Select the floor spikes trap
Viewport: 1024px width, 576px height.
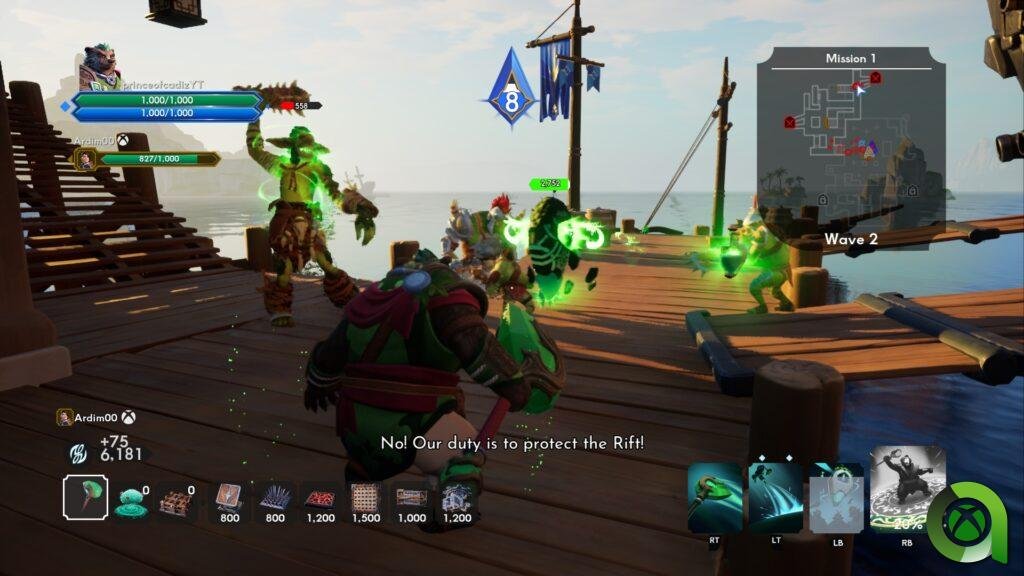pyautogui.click(x=275, y=497)
